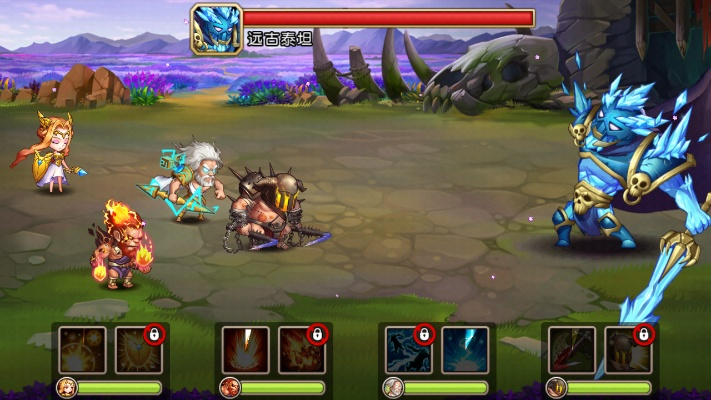Activate the golden starburst skill

82,350
